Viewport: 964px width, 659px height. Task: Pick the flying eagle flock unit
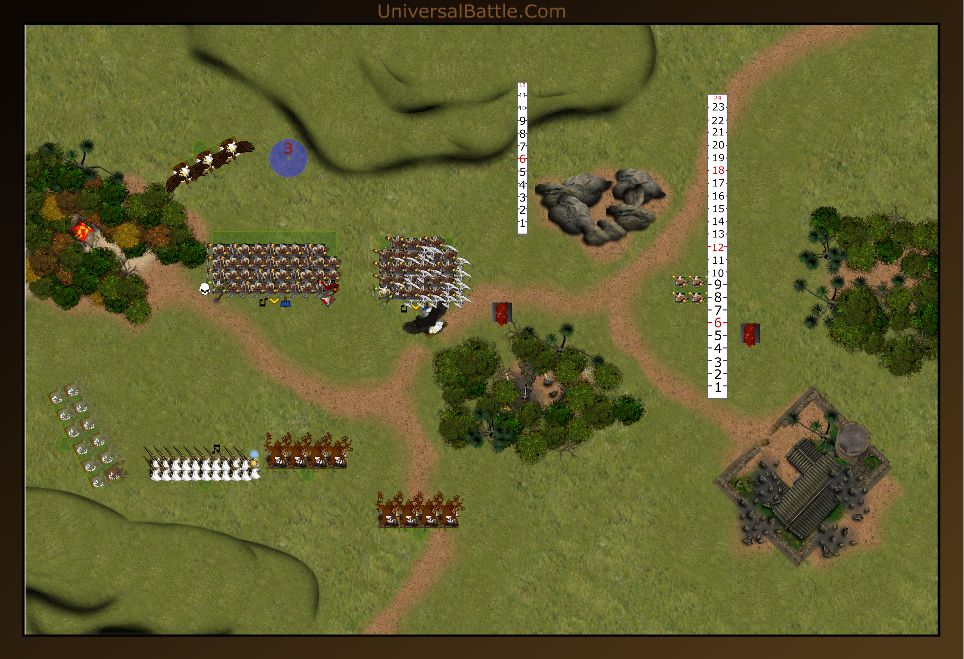(x=209, y=163)
